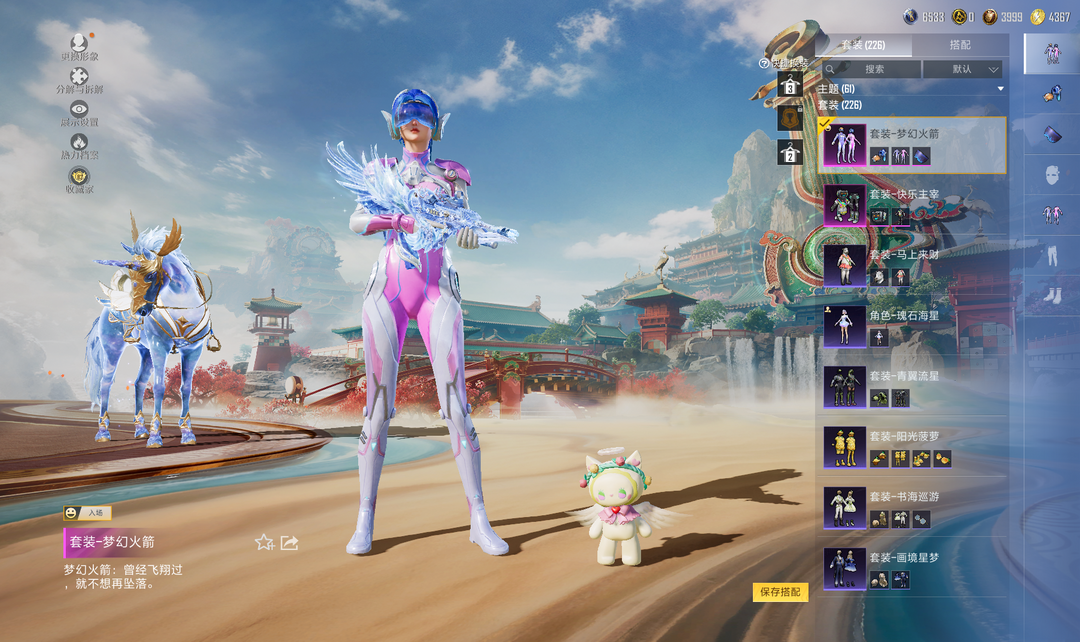1080x642 pixels.
Task: Expand the 主题 (61) section
Action: pyautogui.click(x=910, y=89)
